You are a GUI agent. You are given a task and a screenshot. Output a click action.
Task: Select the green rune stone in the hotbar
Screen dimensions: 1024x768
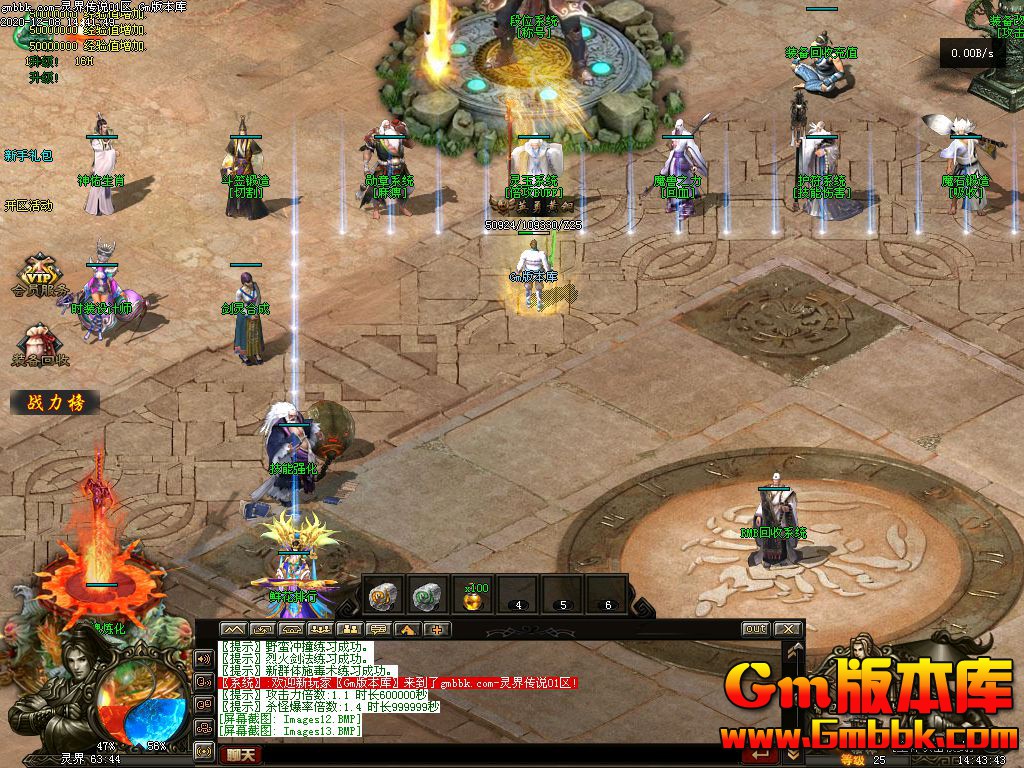pos(428,594)
